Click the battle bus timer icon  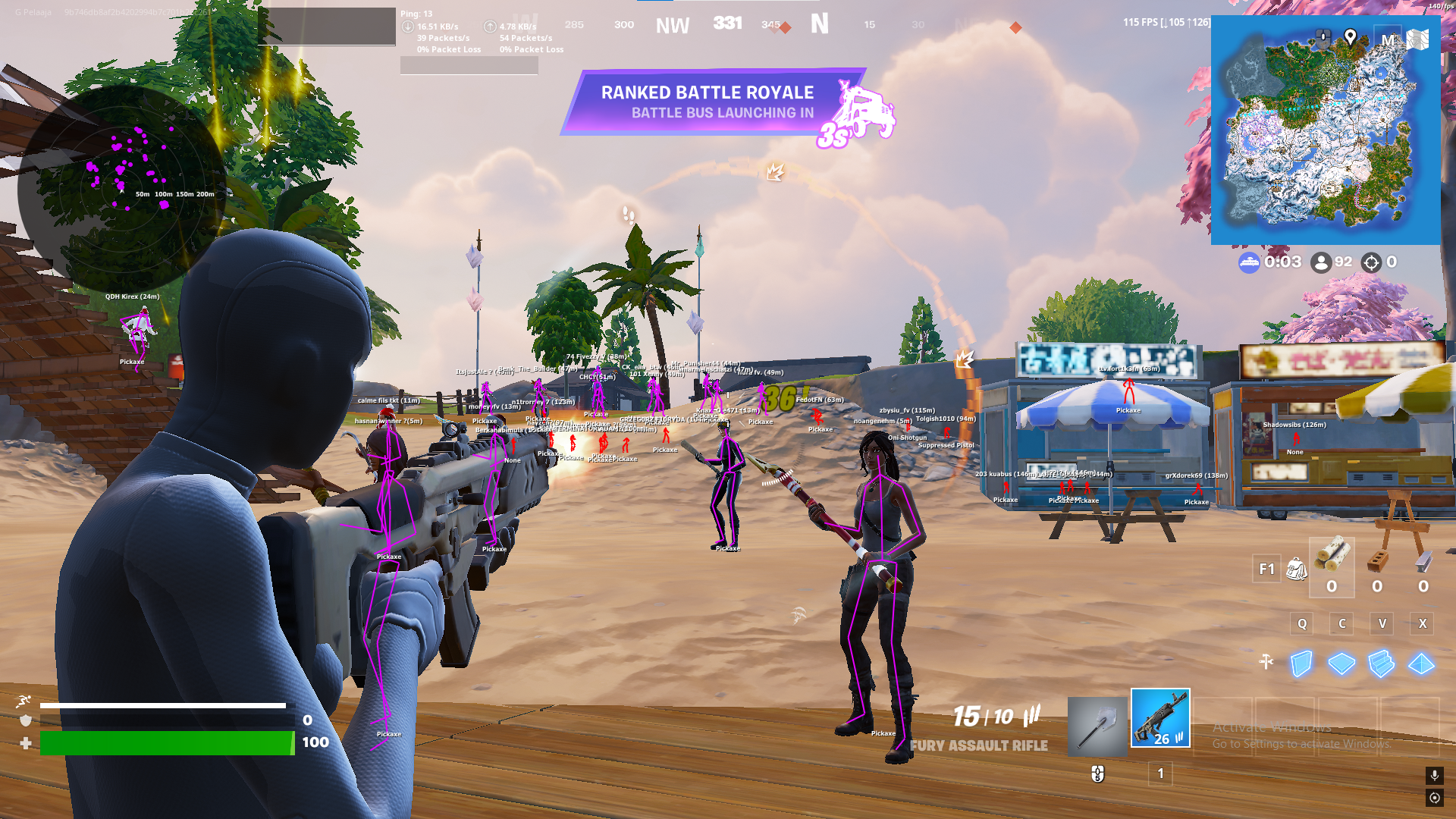point(1248,262)
